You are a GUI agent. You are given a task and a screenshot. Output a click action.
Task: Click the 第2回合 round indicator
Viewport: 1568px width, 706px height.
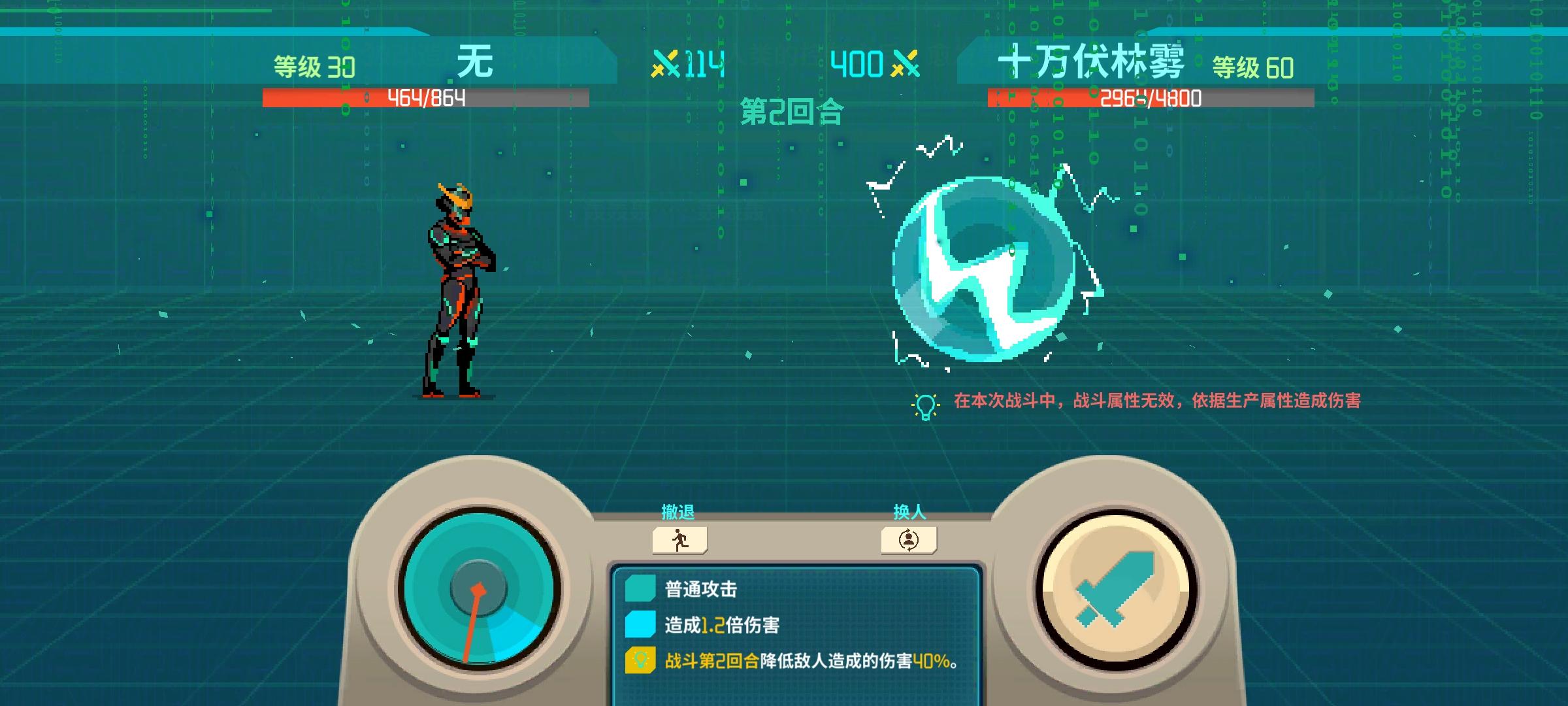(x=792, y=111)
